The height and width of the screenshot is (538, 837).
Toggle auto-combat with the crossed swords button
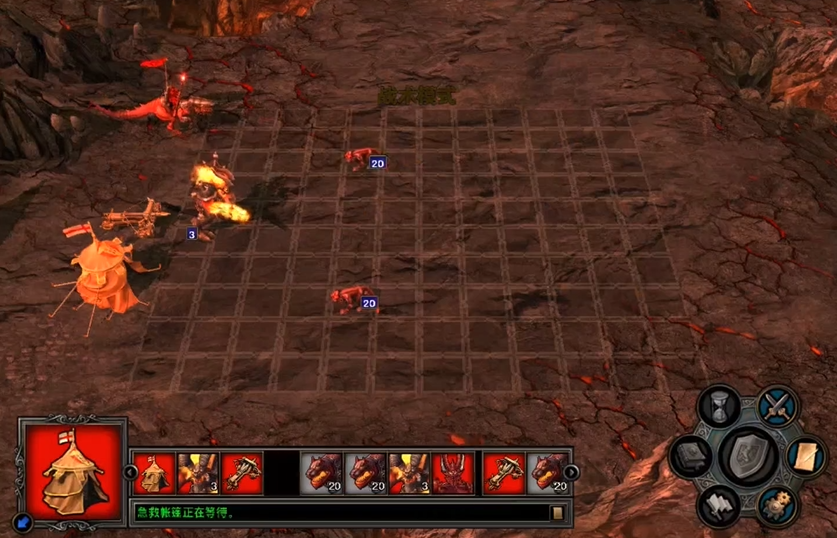click(776, 405)
